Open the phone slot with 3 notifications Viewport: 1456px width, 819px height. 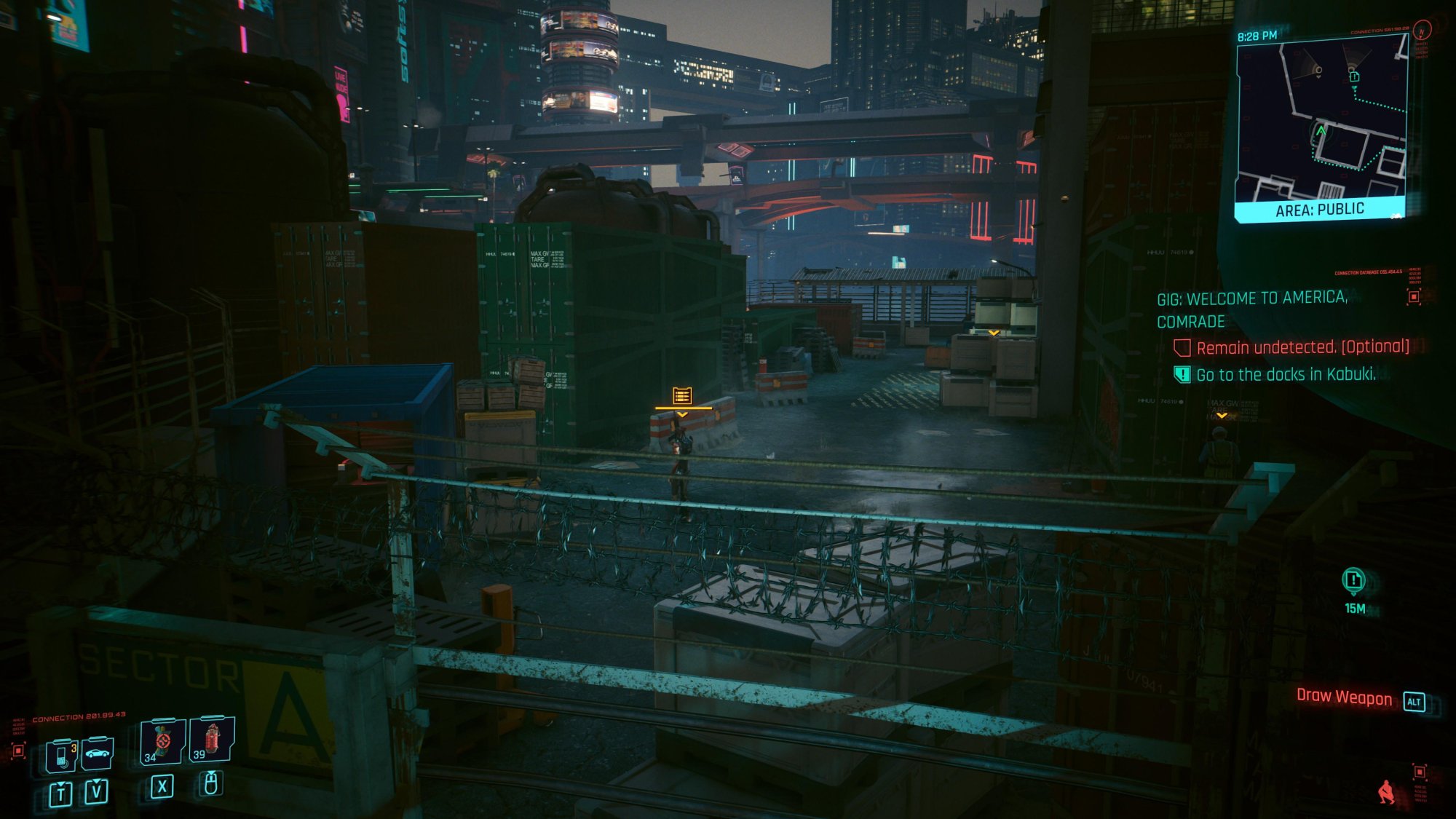pyautogui.click(x=62, y=756)
